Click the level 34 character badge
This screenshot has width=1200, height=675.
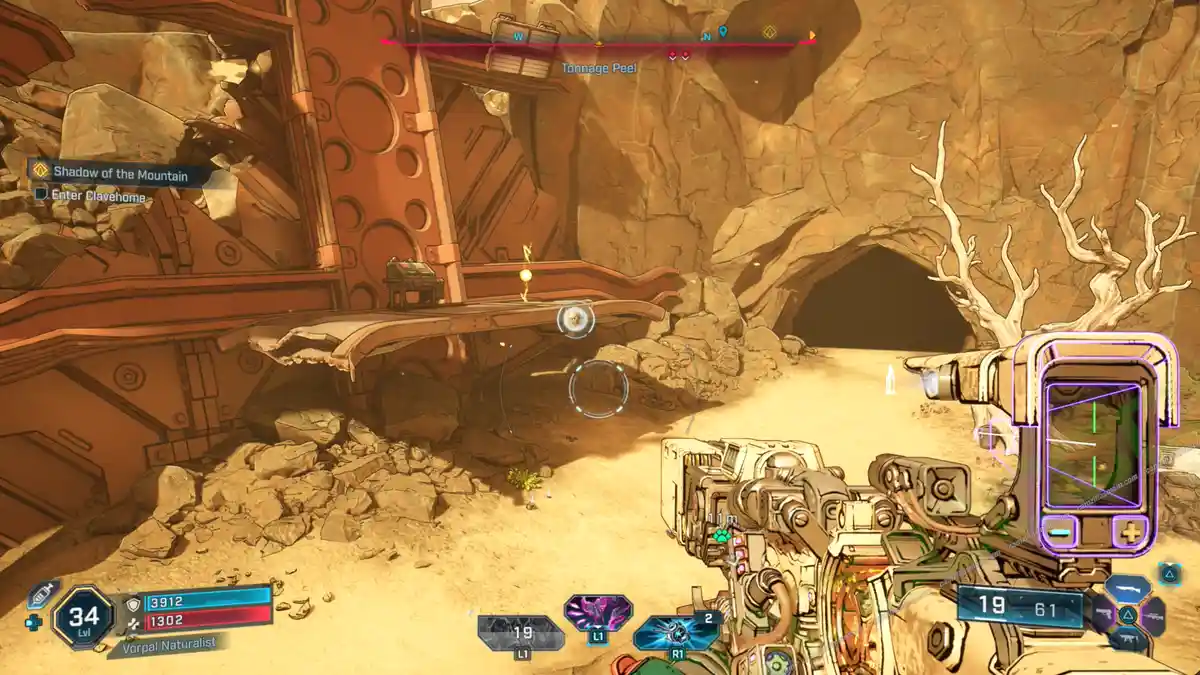pos(82,615)
